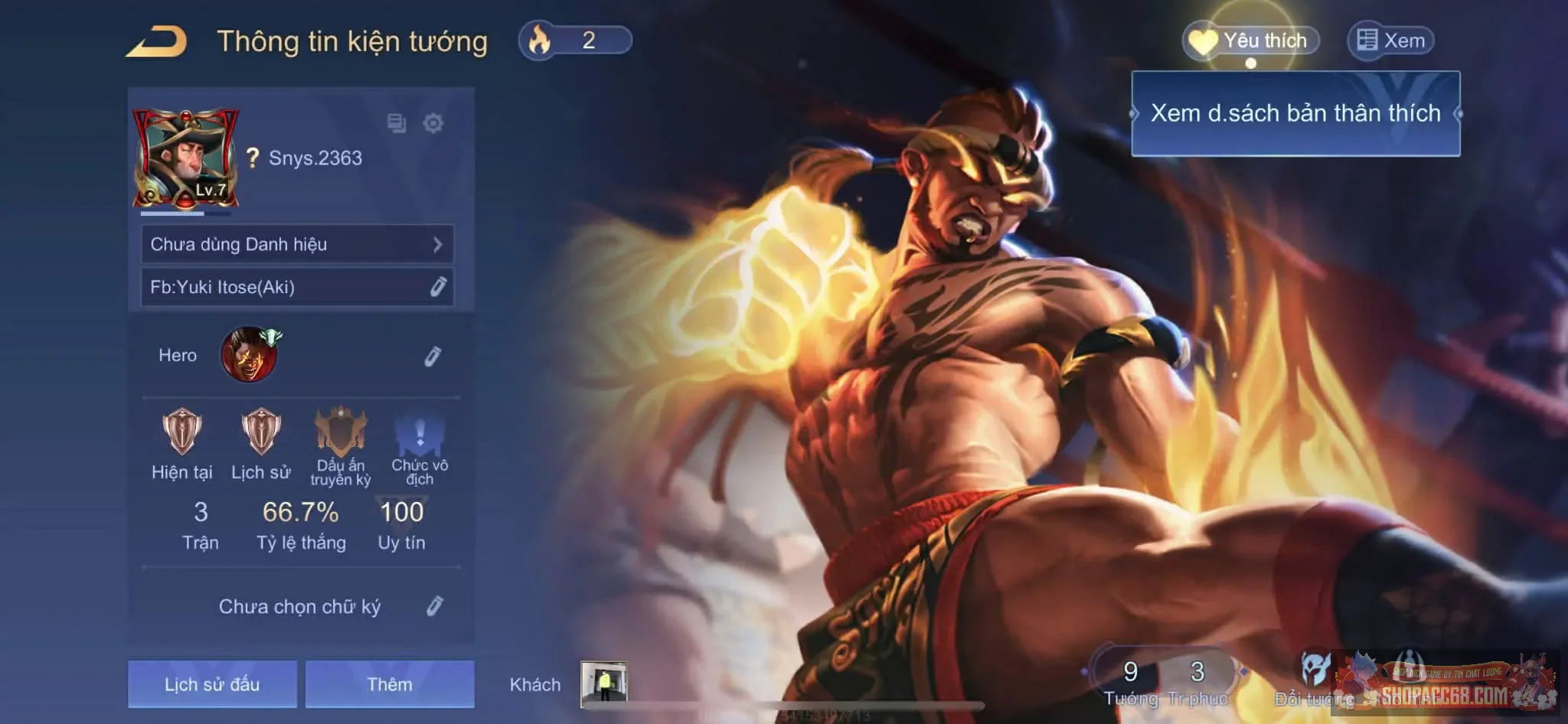The width and height of the screenshot is (1568, 724).
Task: Open the "Thêm" more options menu
Action: pos(390,684)
